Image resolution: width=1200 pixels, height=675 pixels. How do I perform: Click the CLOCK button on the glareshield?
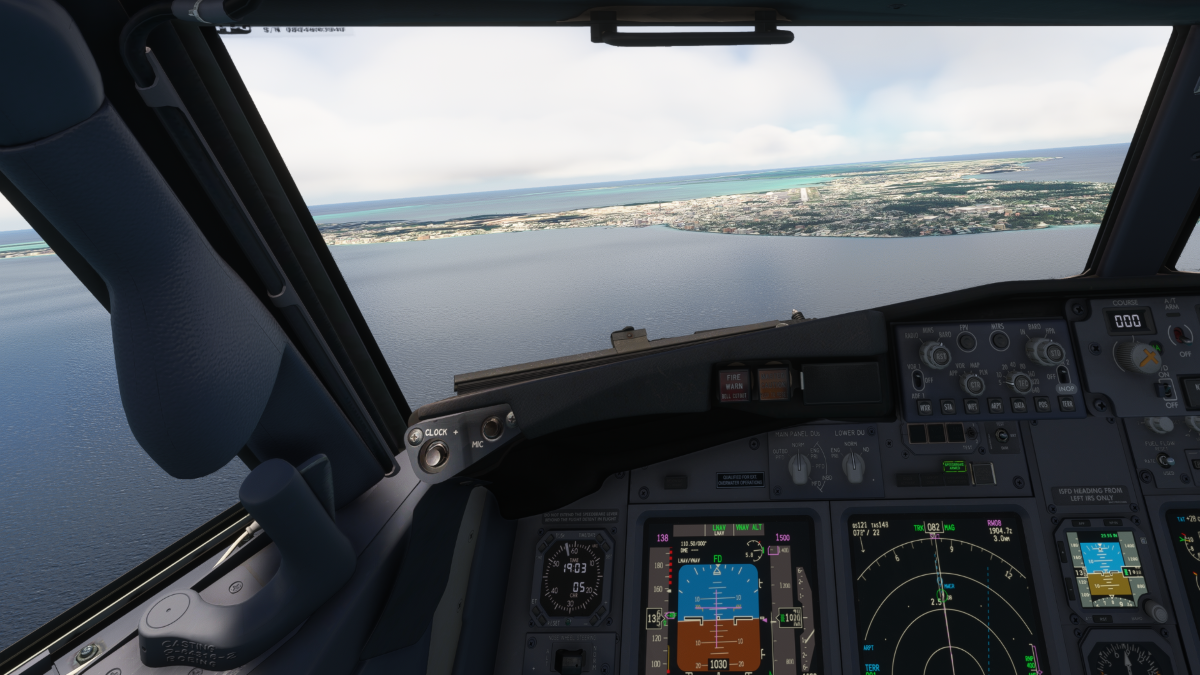434,455
